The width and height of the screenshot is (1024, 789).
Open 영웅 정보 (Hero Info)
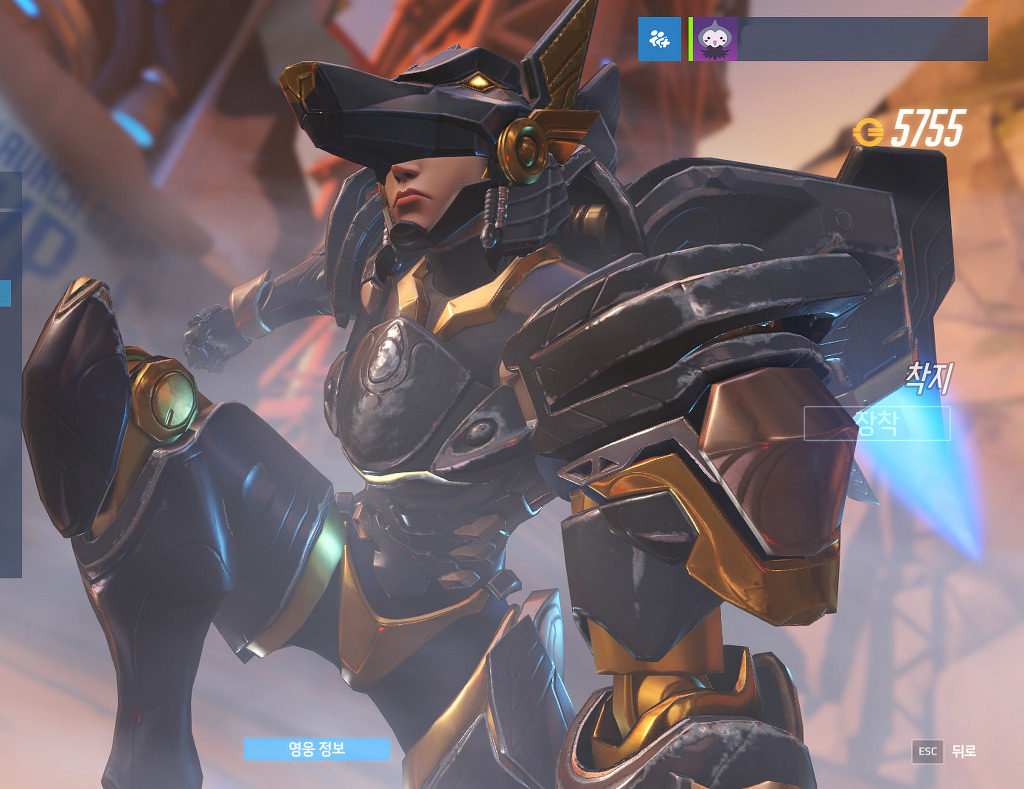316,749
